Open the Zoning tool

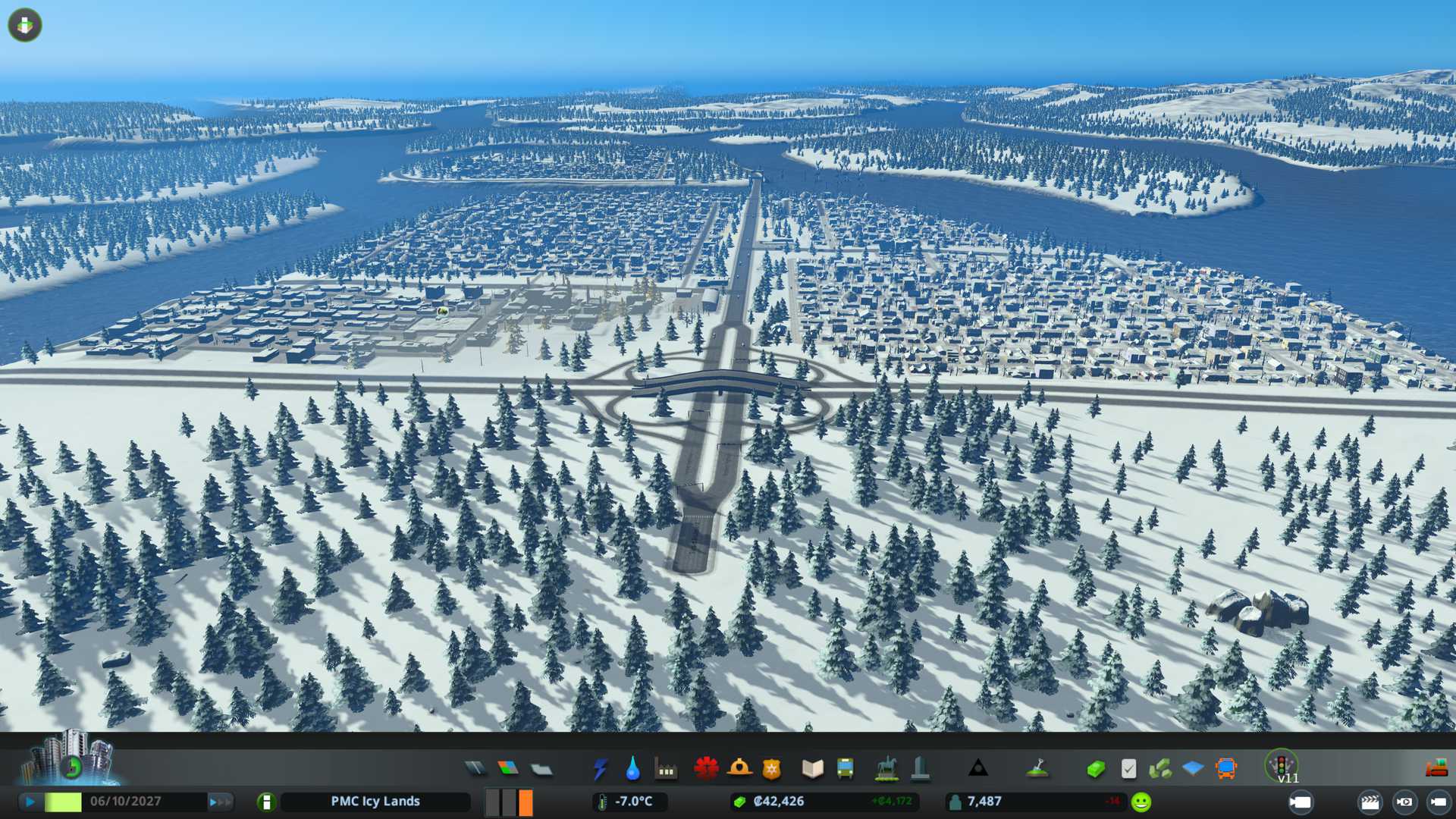point(508,769)
